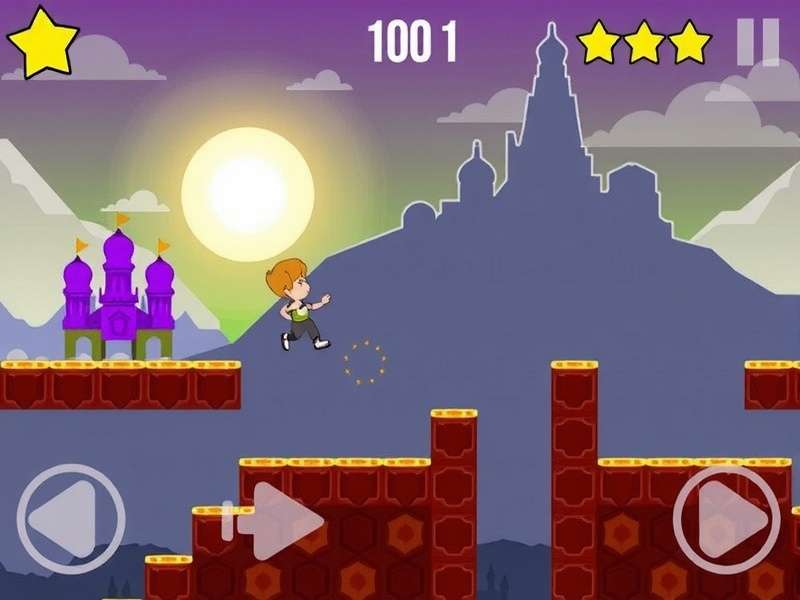This screenshot has height=600, width=800.
Task: Click the large yellow star icon
Action: coord(43,42)
